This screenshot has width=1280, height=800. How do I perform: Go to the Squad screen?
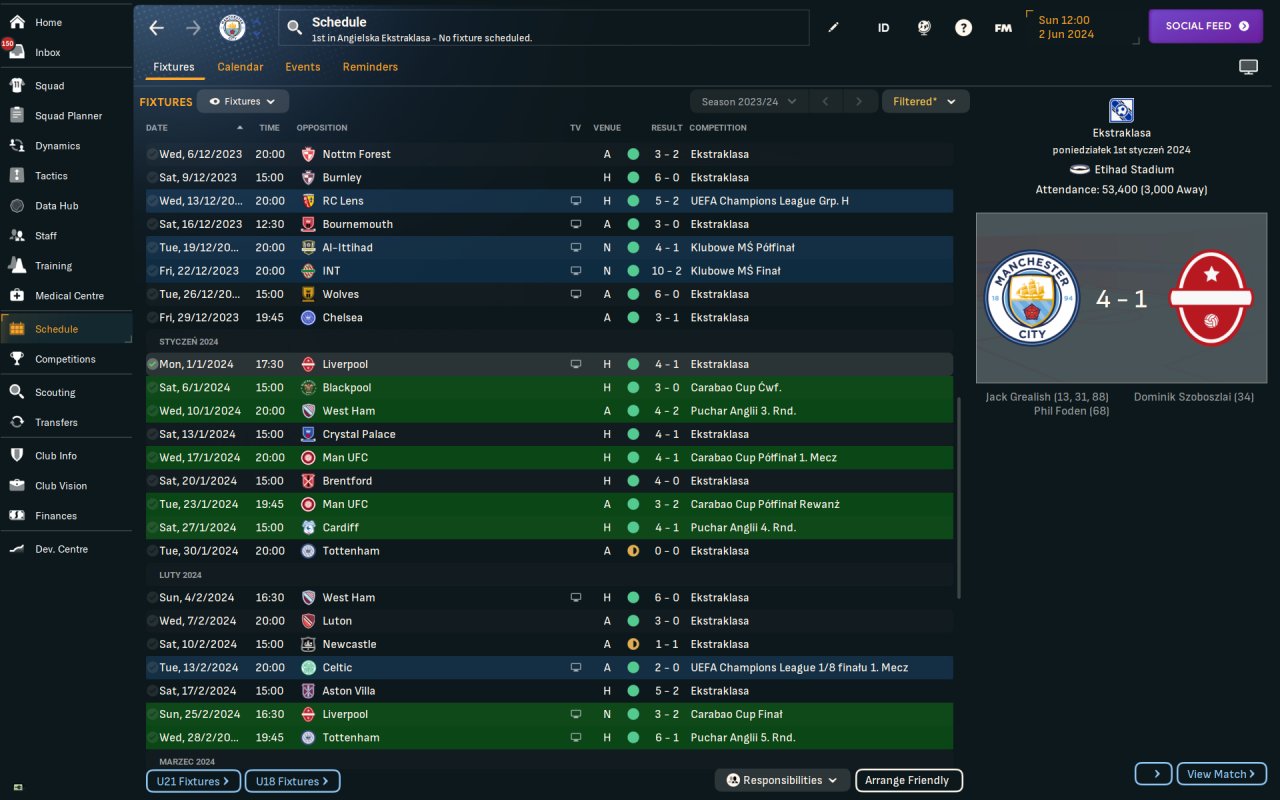49,86
